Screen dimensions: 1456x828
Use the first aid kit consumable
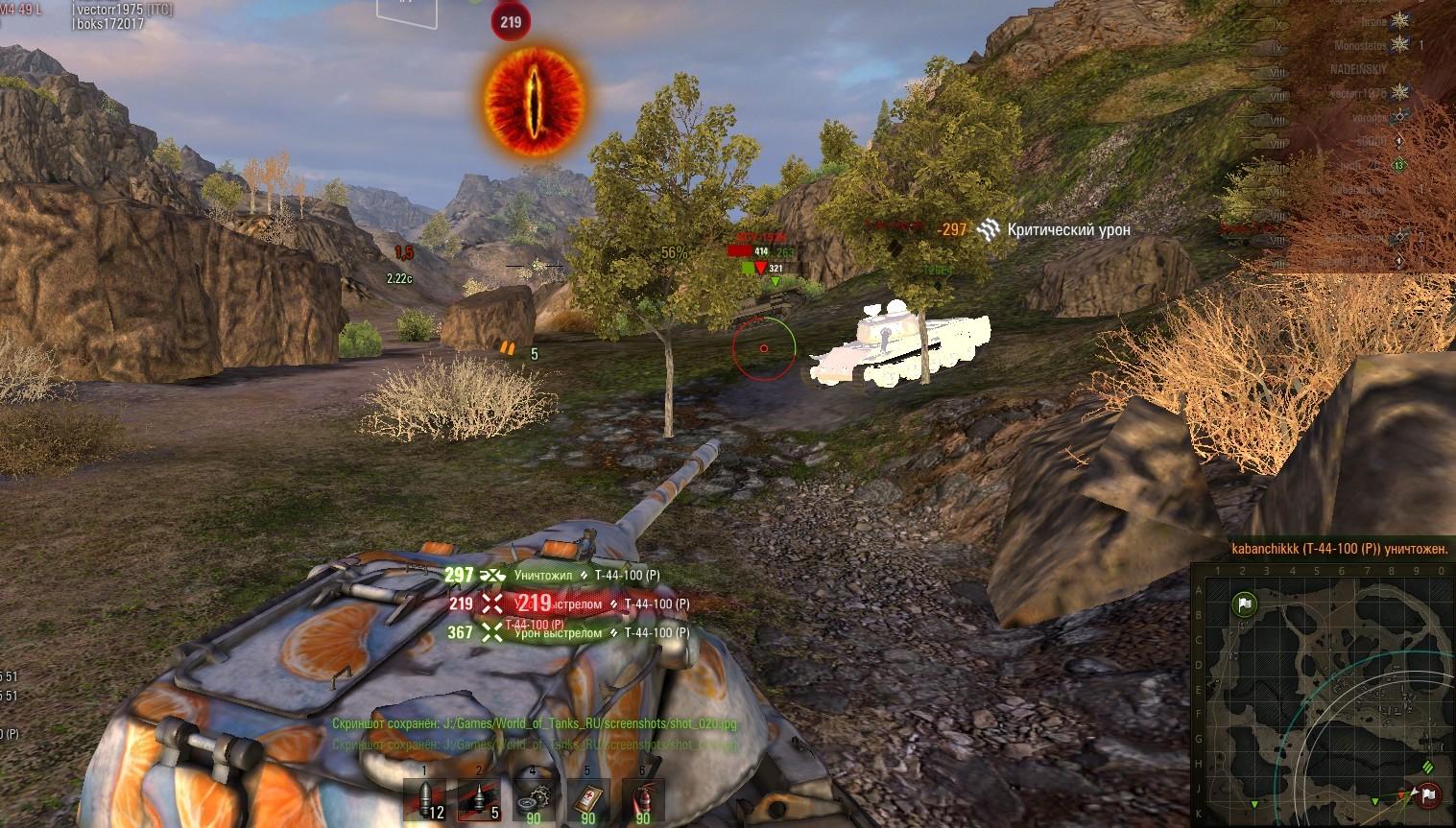[x=587, y=799]
